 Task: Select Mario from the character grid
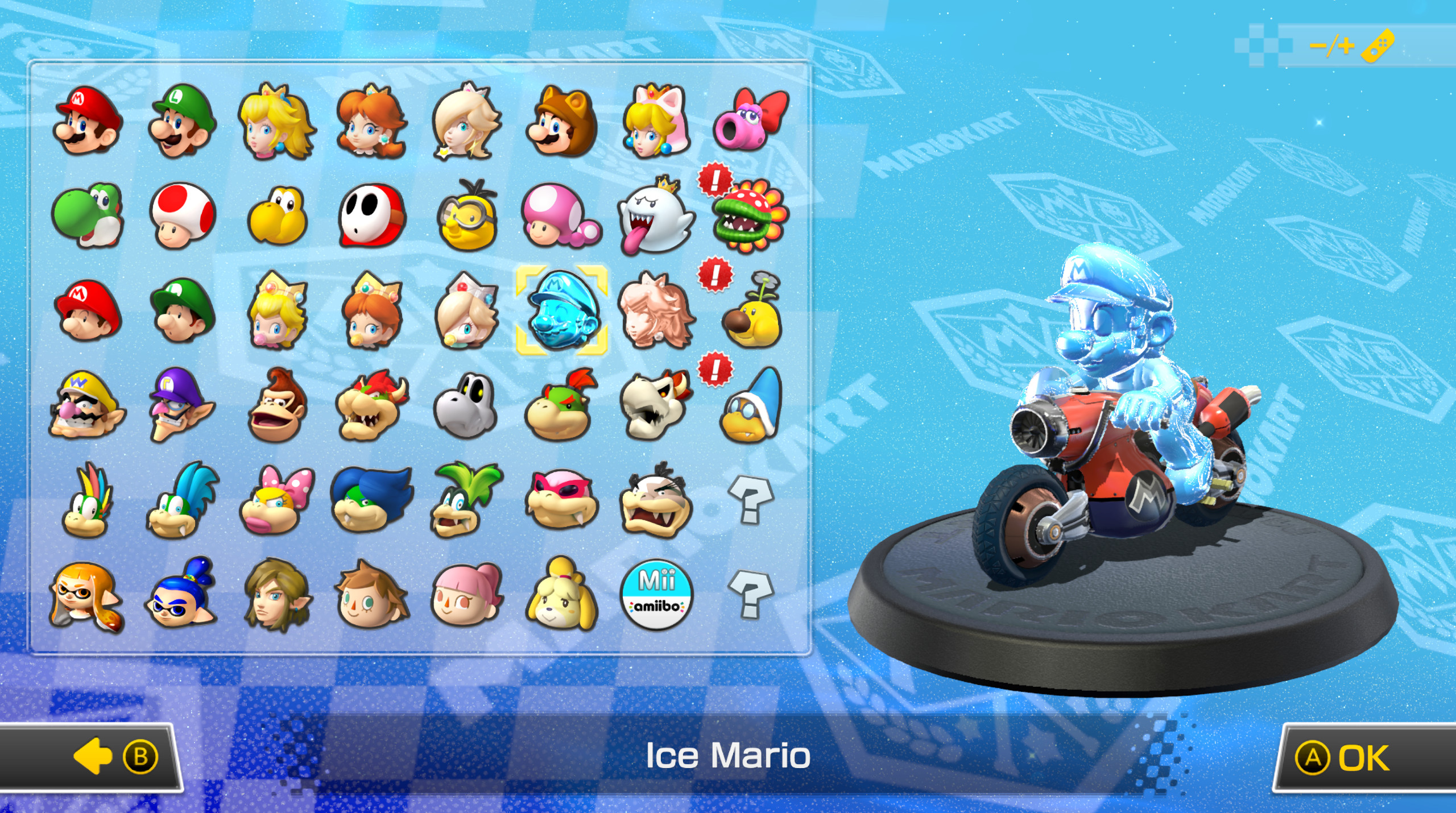coord(85,122)
